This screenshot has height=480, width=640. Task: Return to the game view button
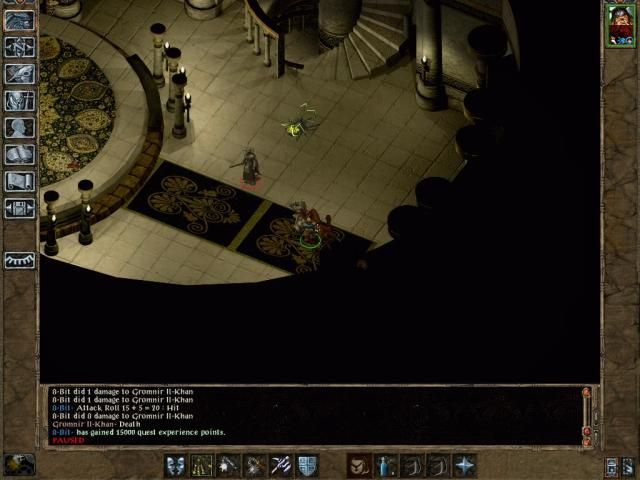[20, 20]
